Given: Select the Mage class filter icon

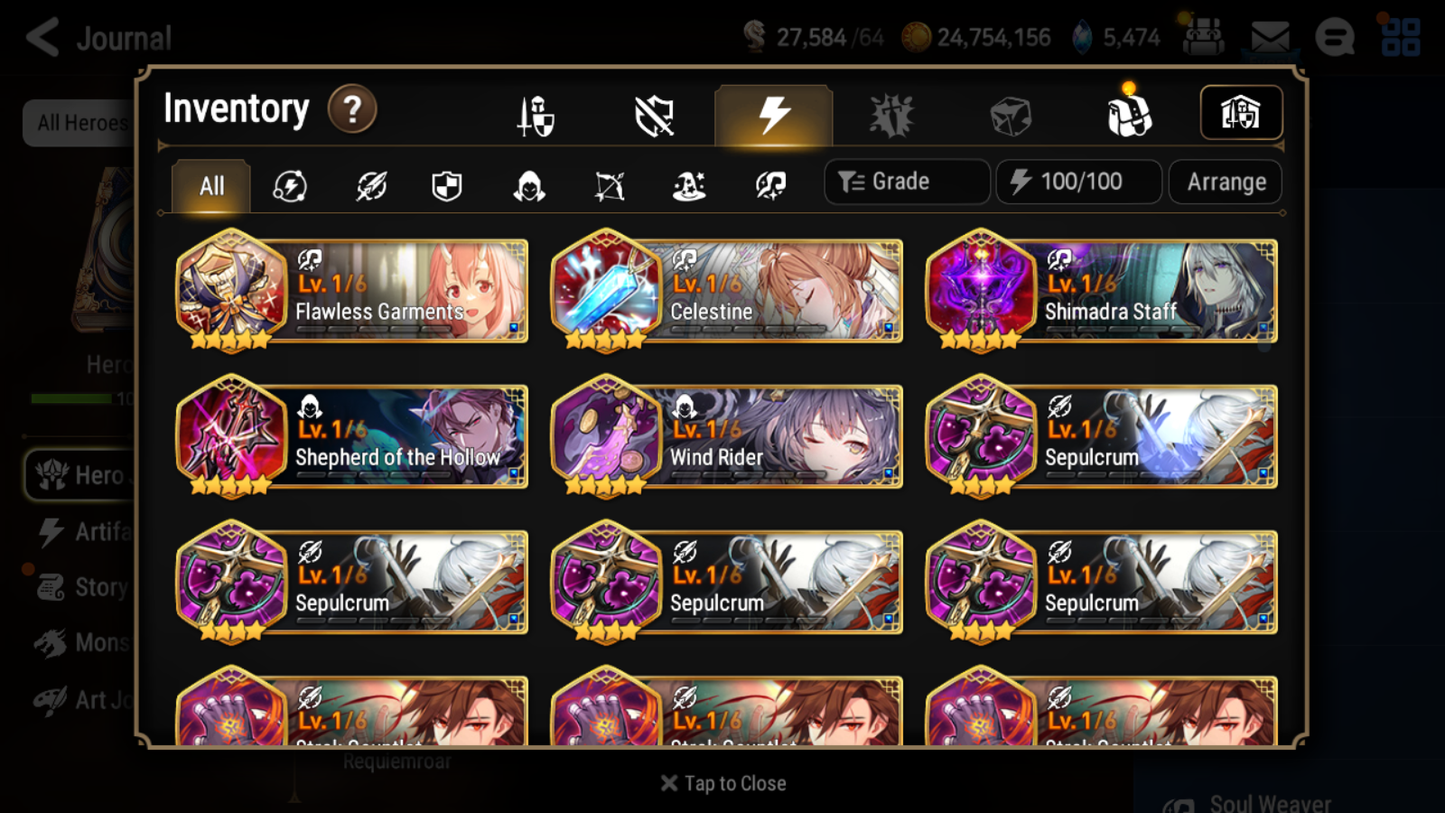Looking at the screenshot, I should click(x=688, y=185).
